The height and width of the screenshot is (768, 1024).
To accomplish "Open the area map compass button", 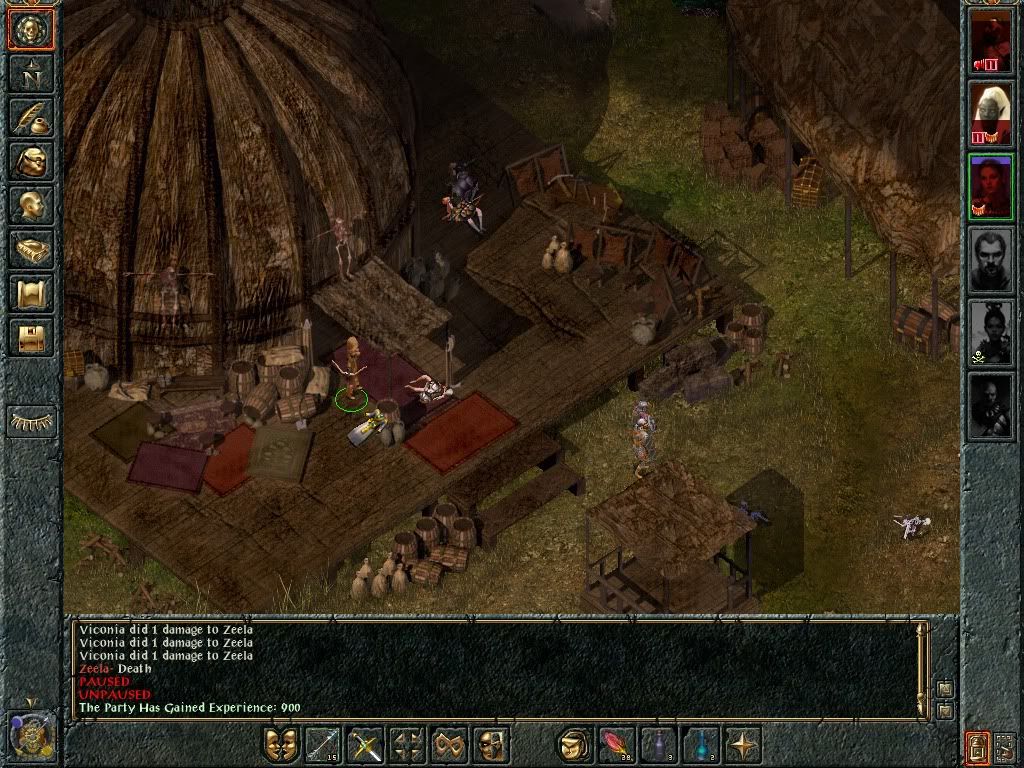I will click(31, 73).
